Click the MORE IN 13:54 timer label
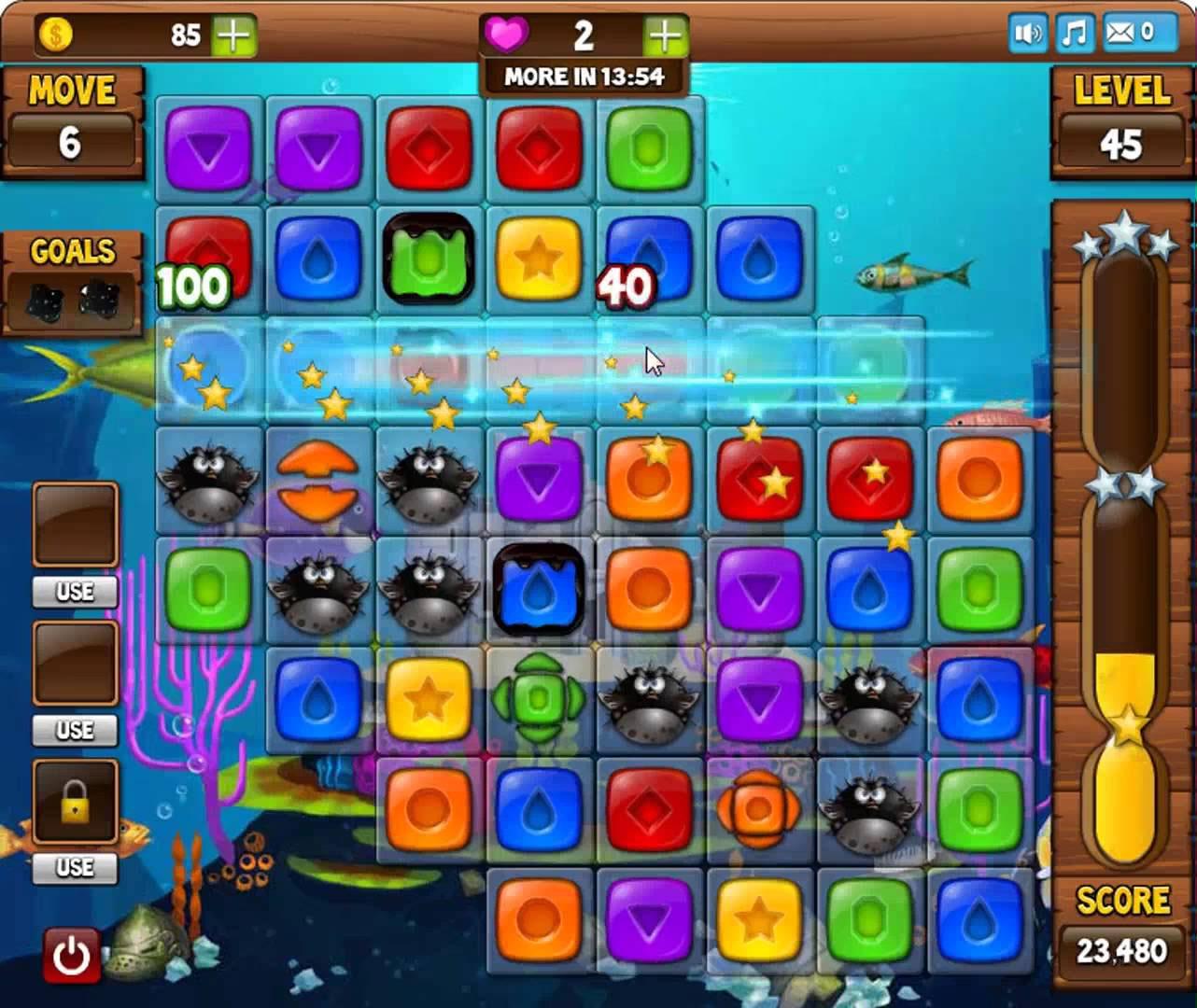1197x1008 pixels. 584,77
